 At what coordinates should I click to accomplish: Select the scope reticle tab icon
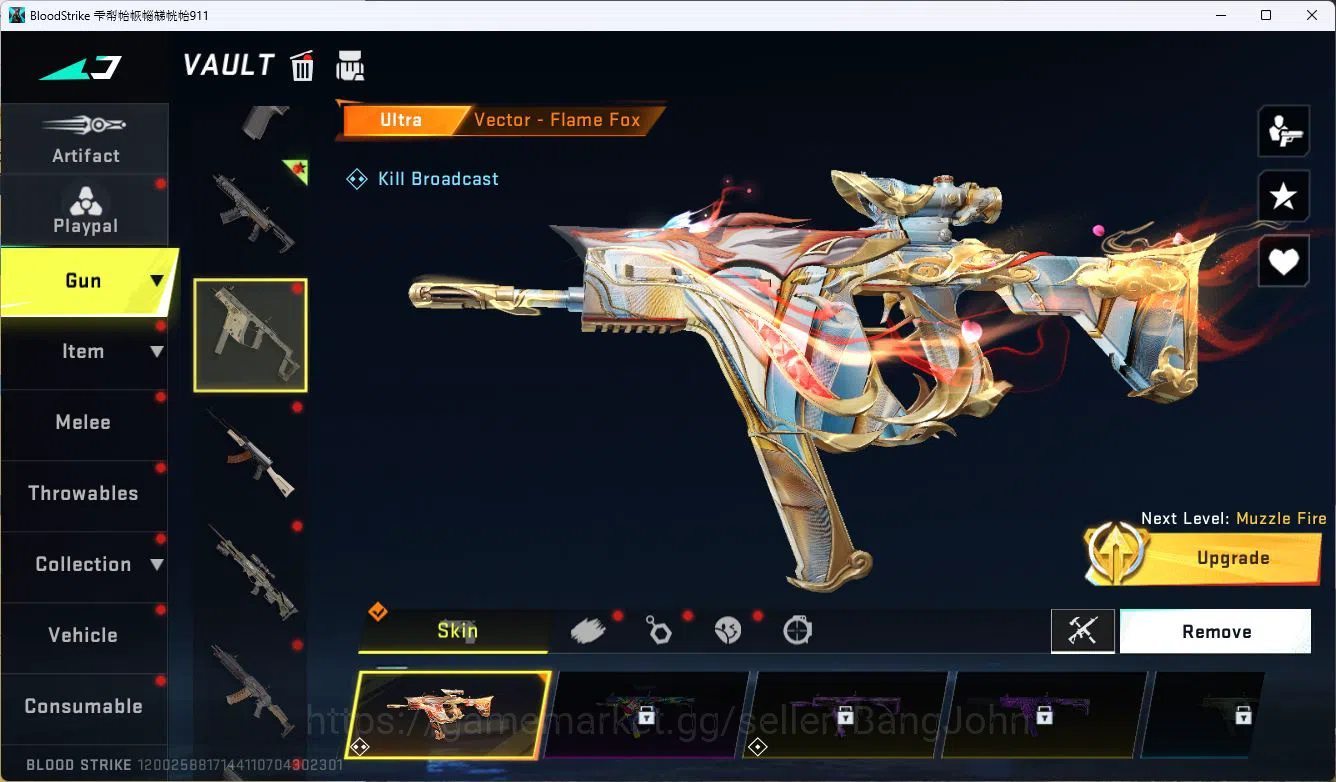[797, 630]
